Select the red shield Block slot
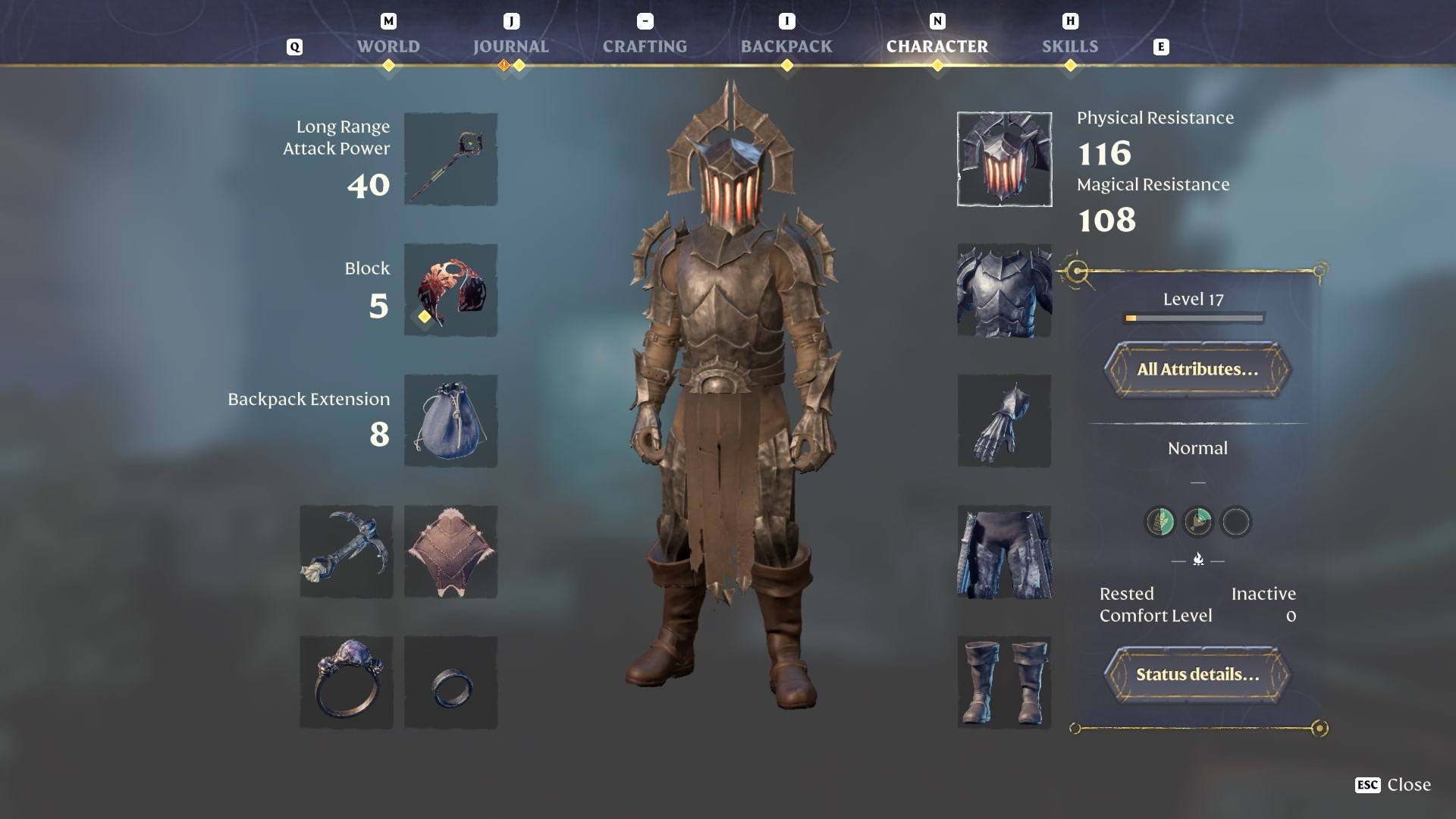 [450, 290]
